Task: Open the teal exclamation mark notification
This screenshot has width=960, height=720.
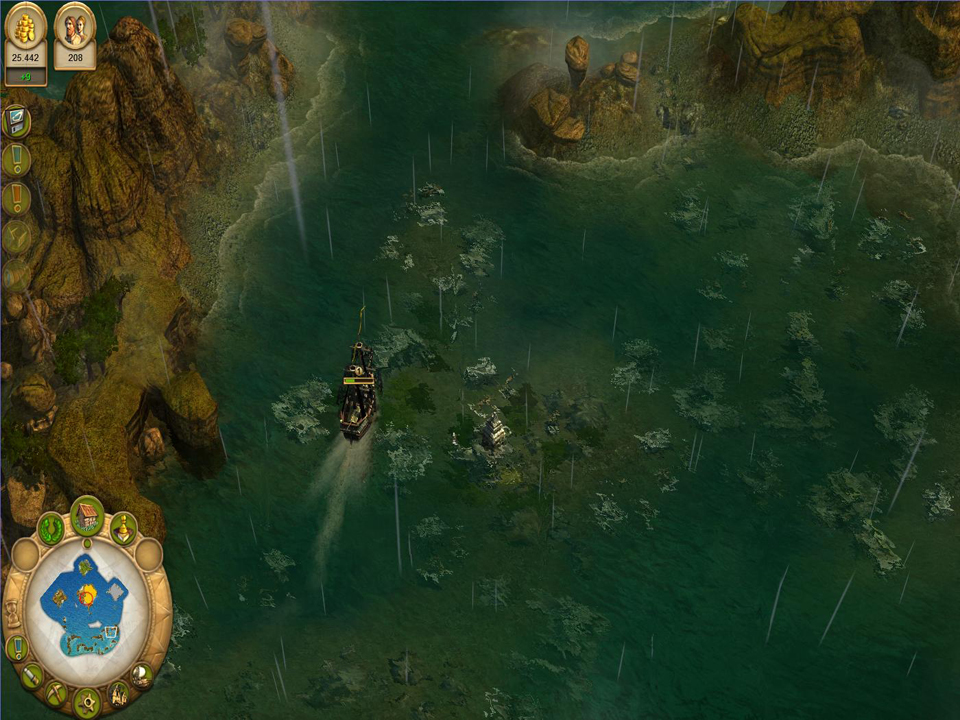Action: [16, 159]
